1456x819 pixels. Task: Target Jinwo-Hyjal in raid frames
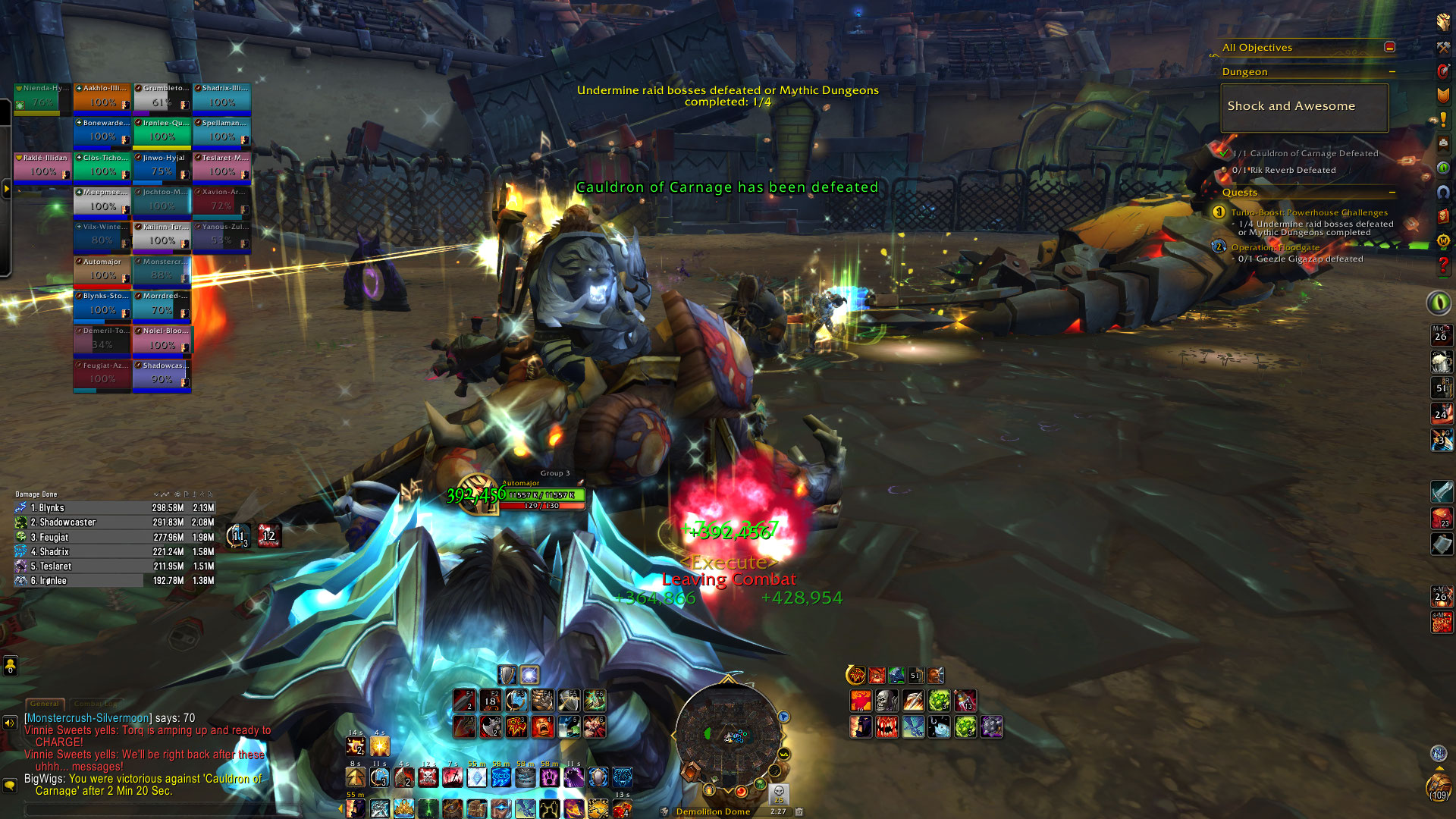point(162,167)
